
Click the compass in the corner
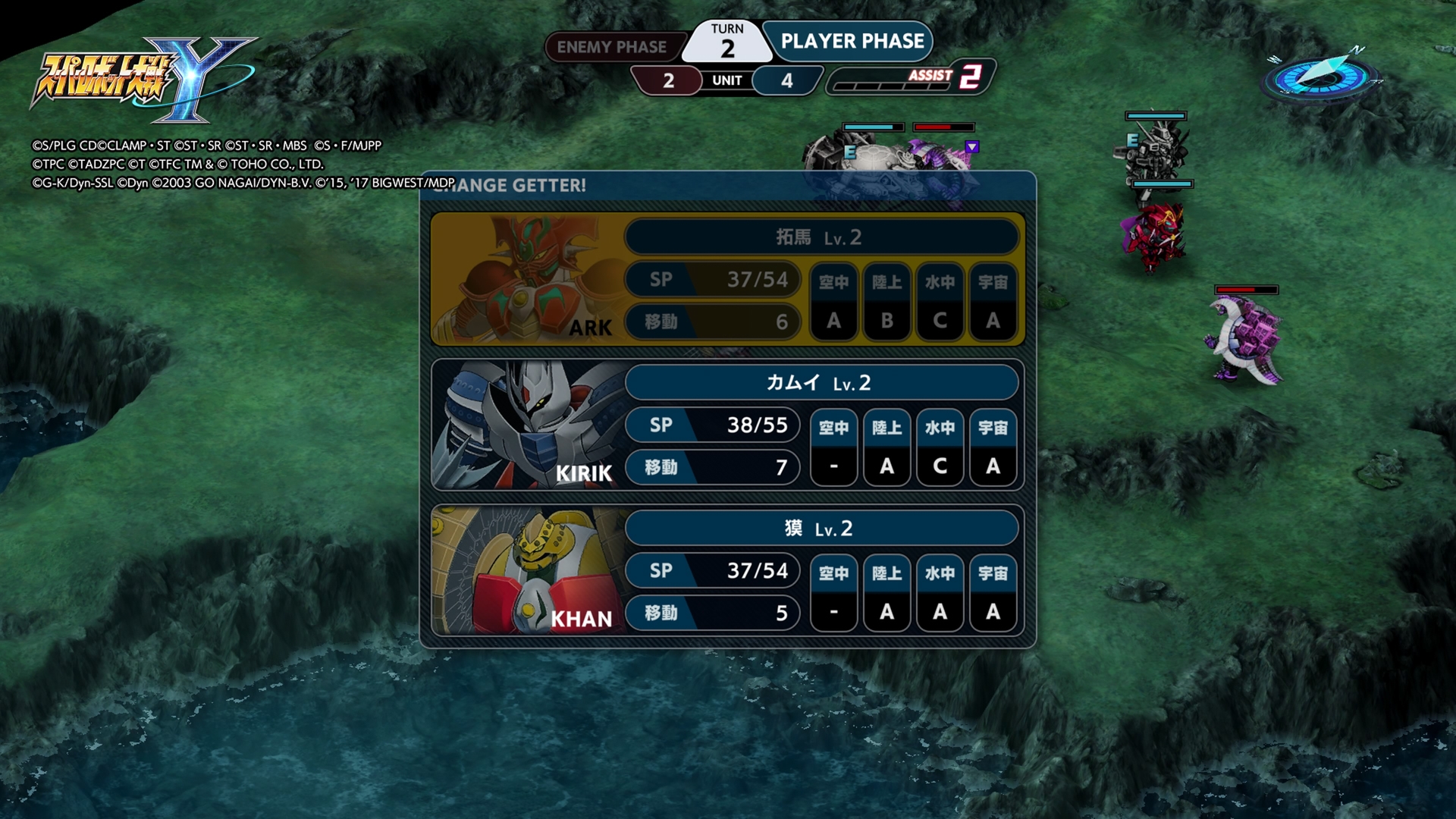(1320, 76)
